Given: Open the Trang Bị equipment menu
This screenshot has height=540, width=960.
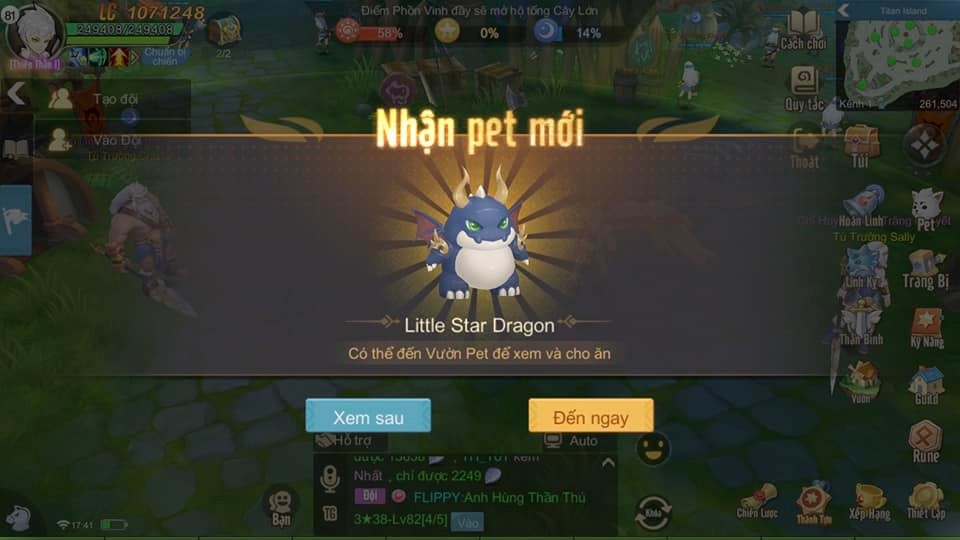Looking at the screenshot, I should click(x=926, y=267).
